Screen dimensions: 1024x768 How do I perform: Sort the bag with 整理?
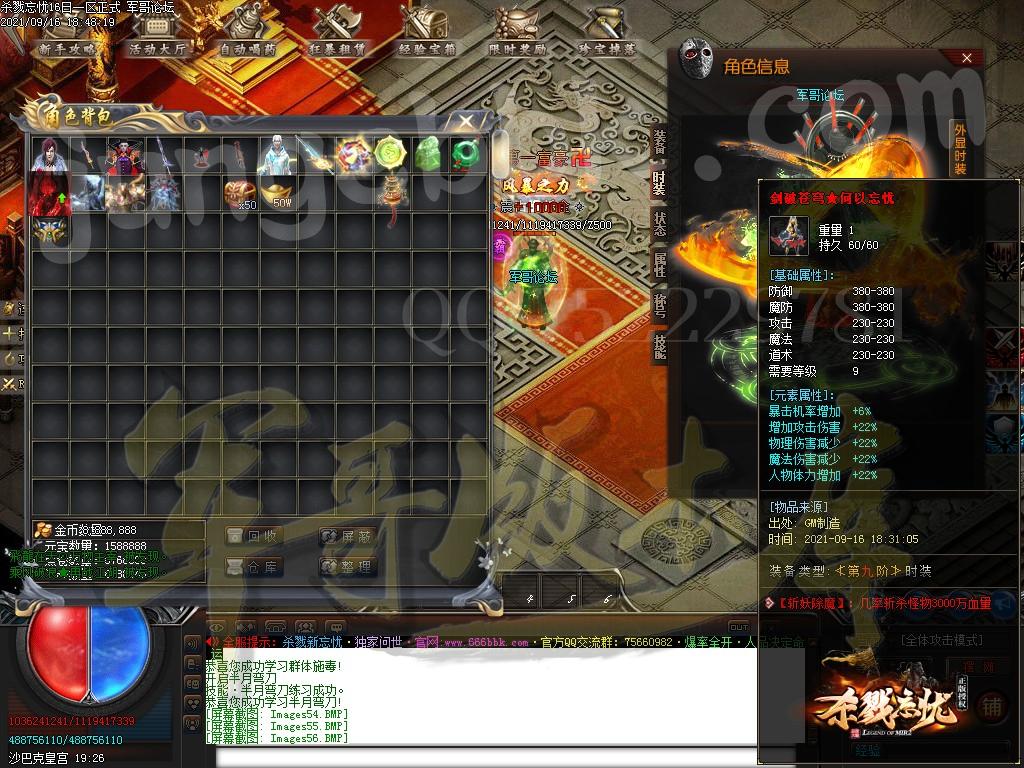click(348, 567)
